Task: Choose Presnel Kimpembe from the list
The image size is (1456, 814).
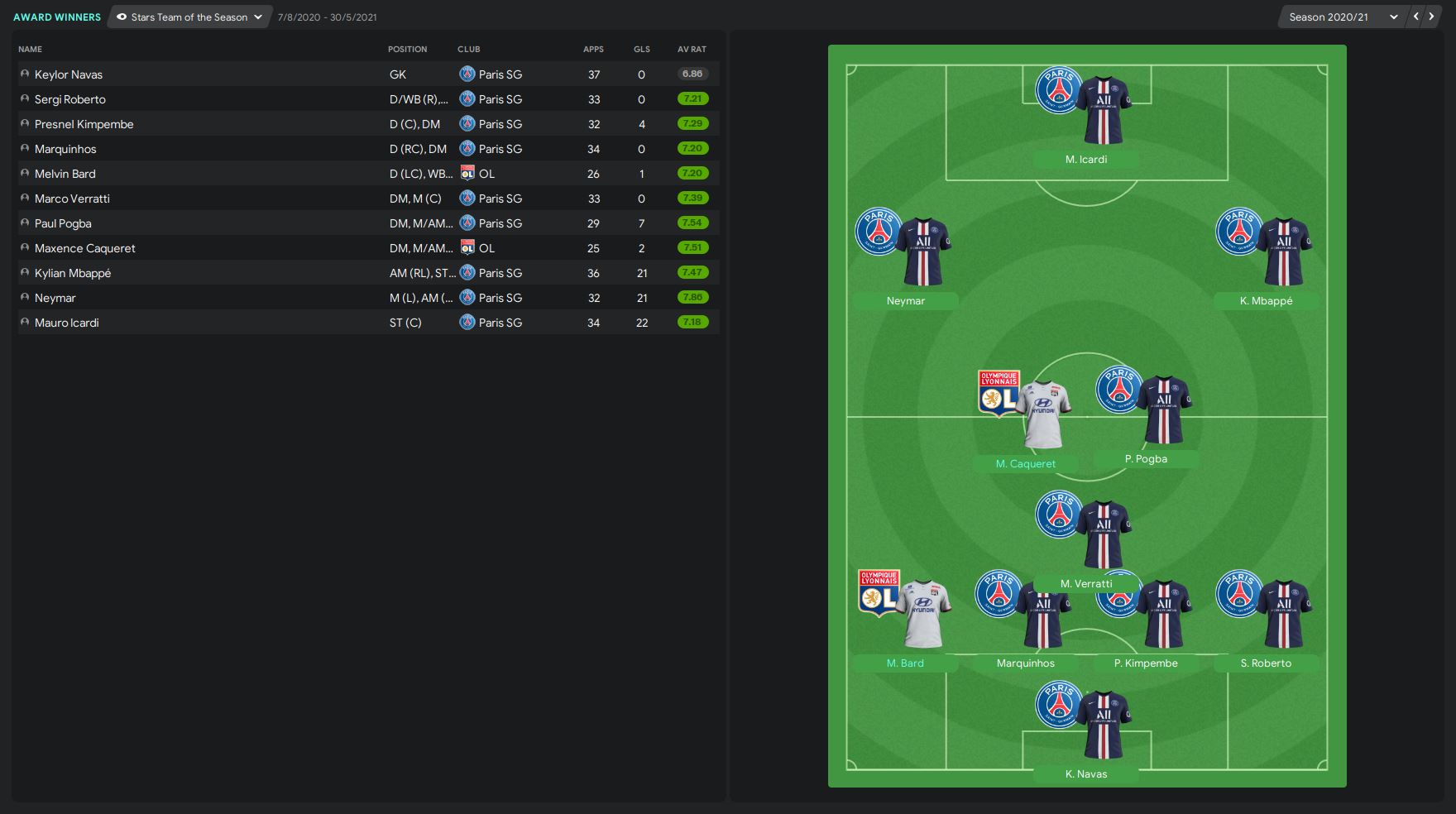Action: click(x=84, y=124)
